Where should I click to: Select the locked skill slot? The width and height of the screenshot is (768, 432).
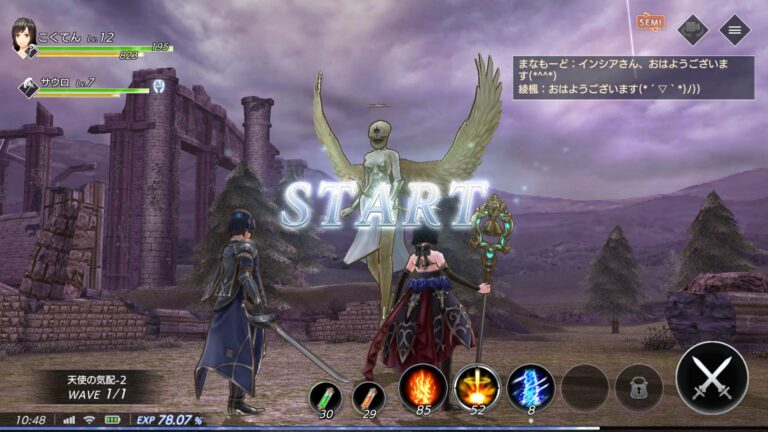click(x=638, y=387)
